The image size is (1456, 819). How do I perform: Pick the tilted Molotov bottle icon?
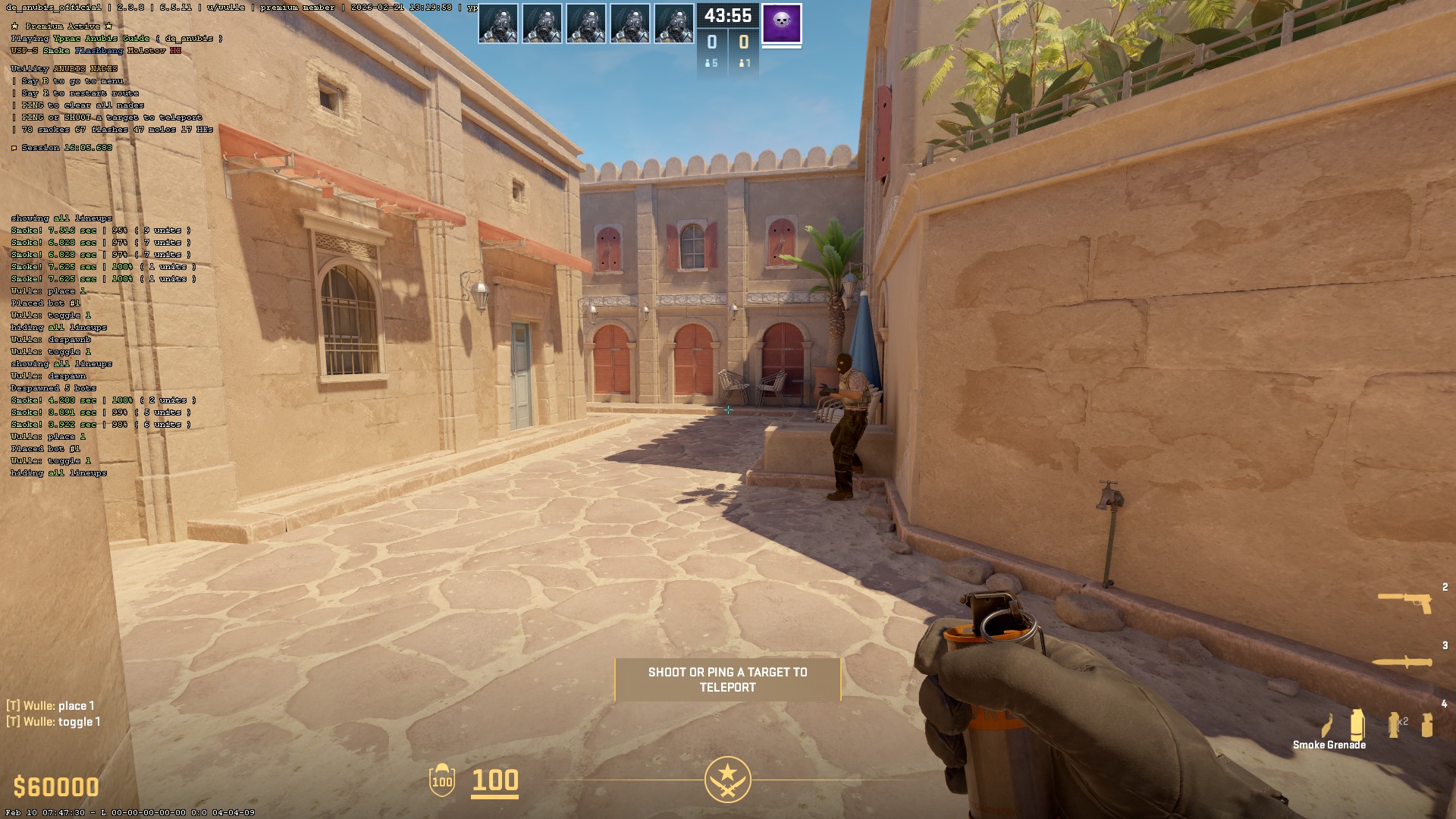[x=1327, y=726]
